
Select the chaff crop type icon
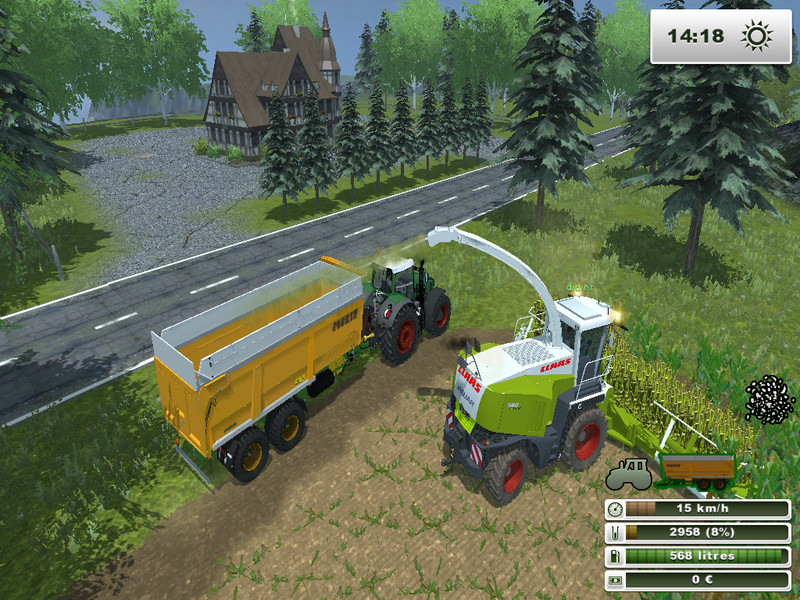(x=769, y=401)
